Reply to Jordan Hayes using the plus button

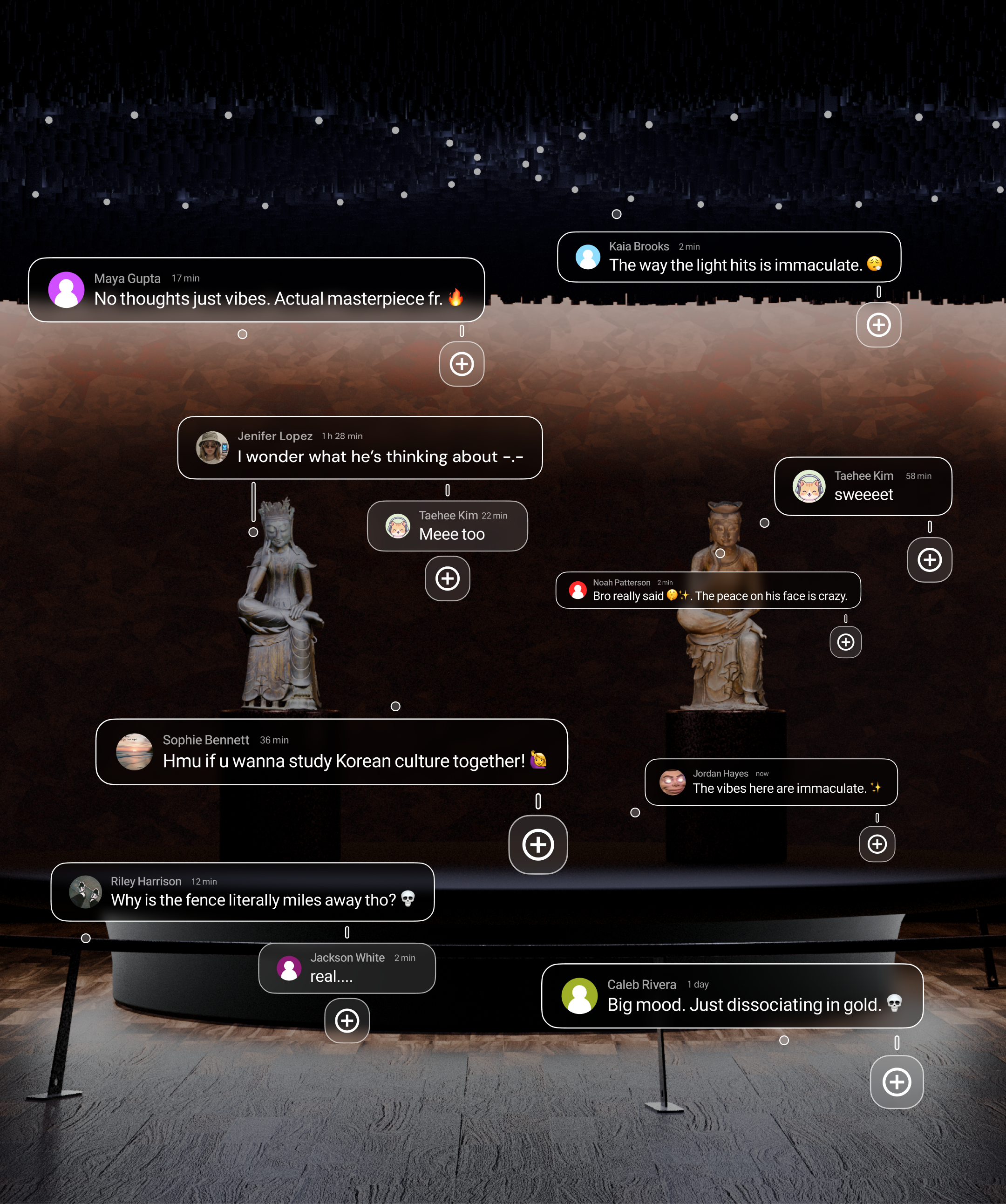(x=877, y=844)
